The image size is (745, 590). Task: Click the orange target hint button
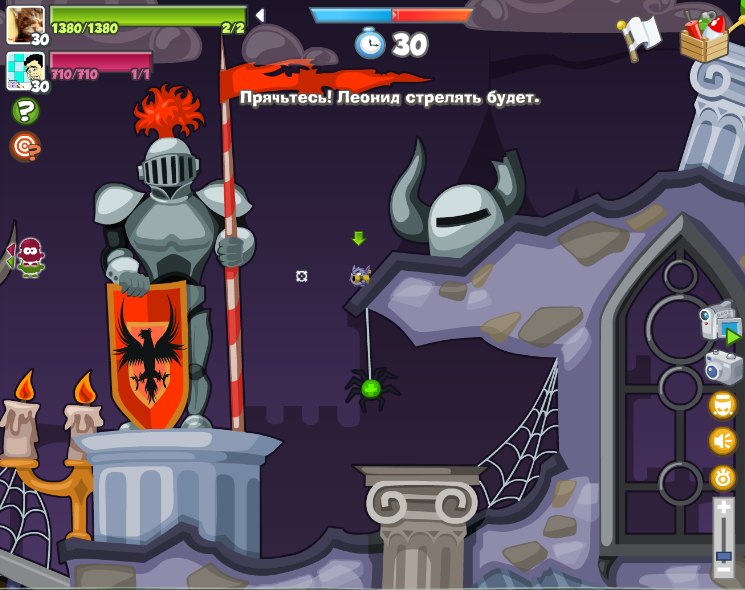point(24,147)
